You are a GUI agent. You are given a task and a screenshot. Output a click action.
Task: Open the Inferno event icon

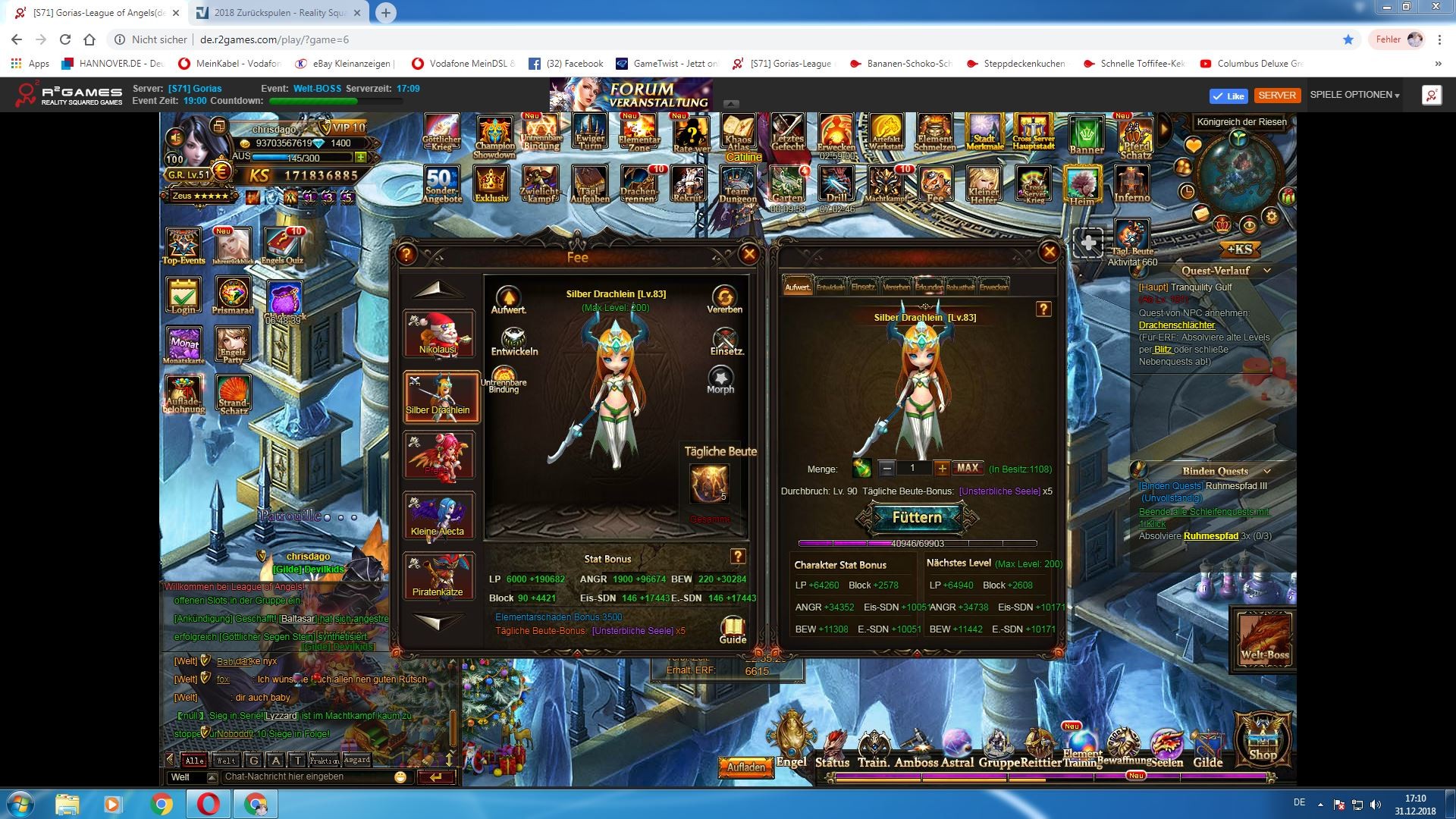pyautogui.click(x=1131, y=186)
